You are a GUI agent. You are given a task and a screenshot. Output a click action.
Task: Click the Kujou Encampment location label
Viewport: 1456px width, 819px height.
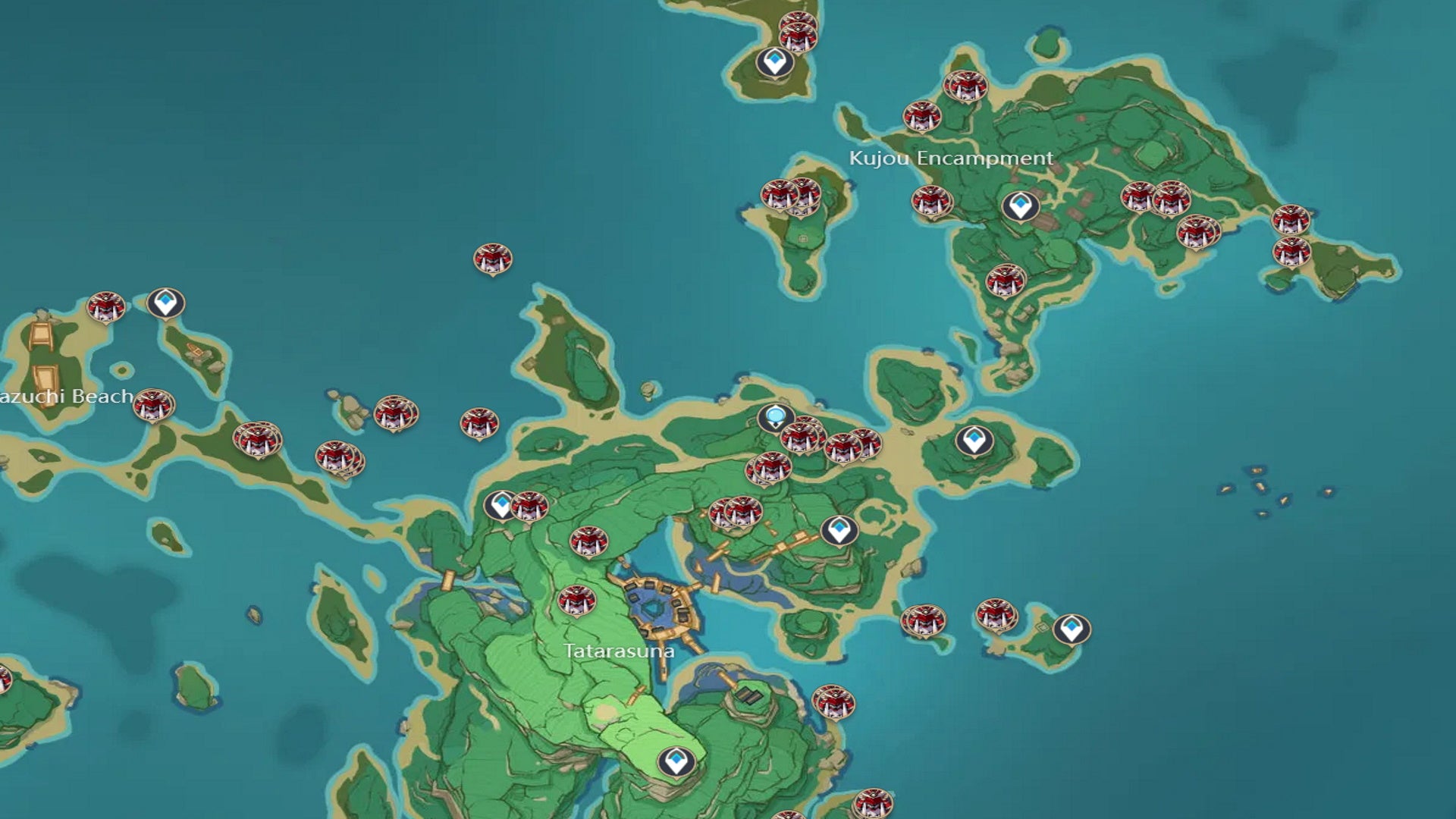point(952,159)
